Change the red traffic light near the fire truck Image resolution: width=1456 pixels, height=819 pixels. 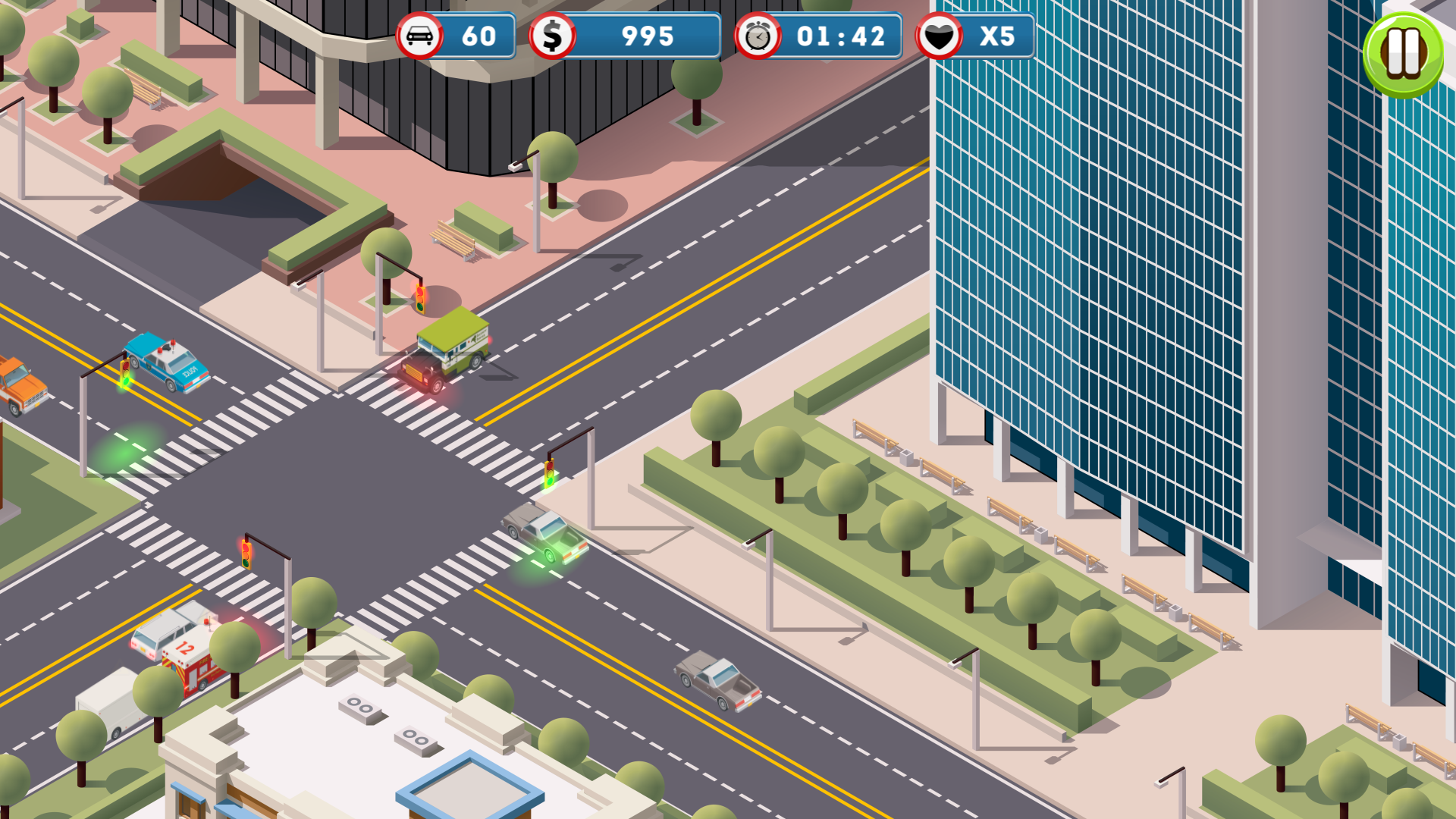tap(246, 554)
